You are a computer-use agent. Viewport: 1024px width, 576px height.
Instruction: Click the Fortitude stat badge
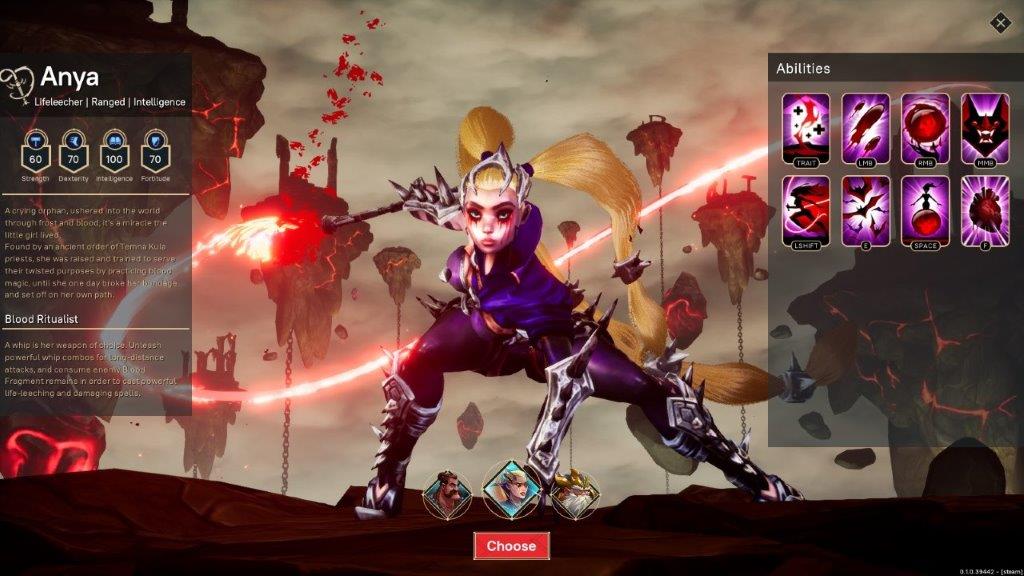pos(155,152)
